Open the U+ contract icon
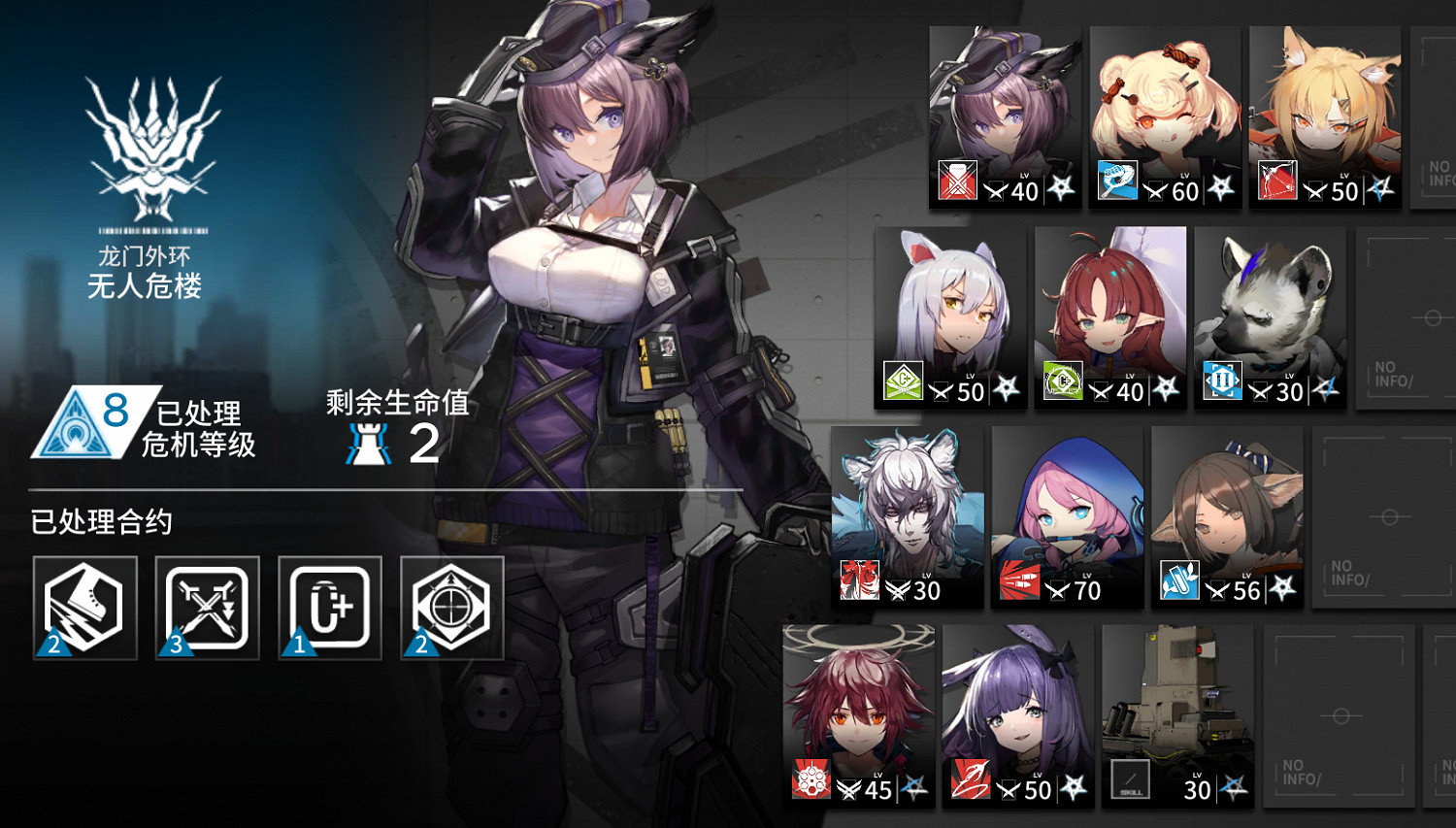 [329, 608]
